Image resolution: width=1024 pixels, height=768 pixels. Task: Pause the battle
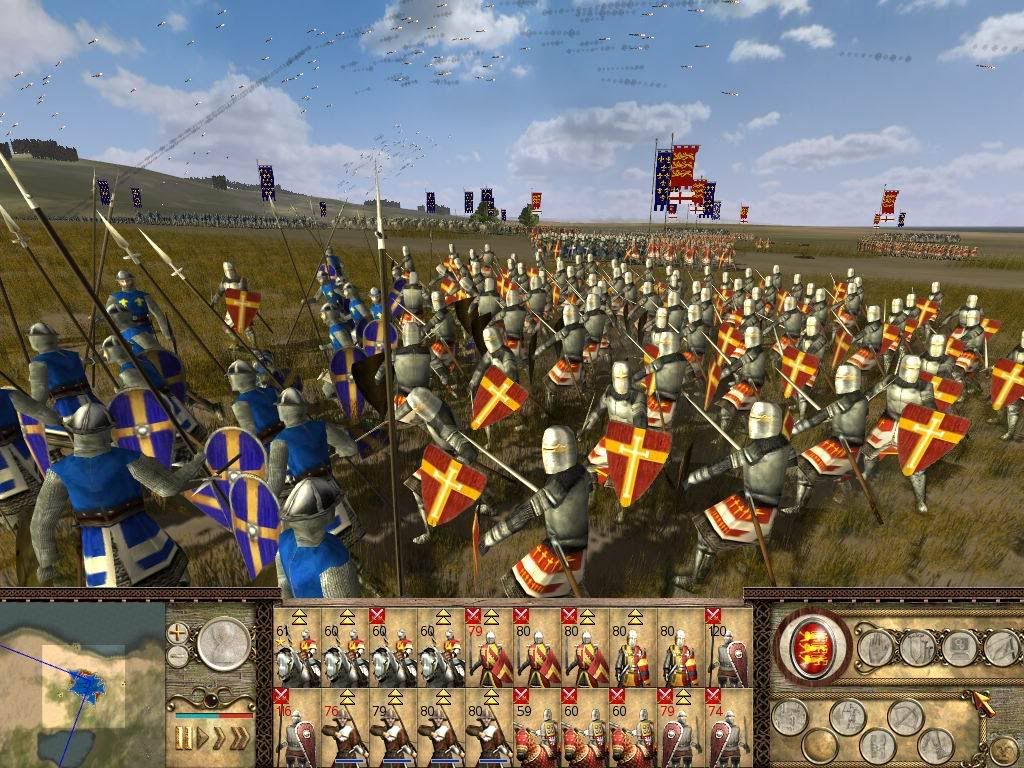[184, 739]
